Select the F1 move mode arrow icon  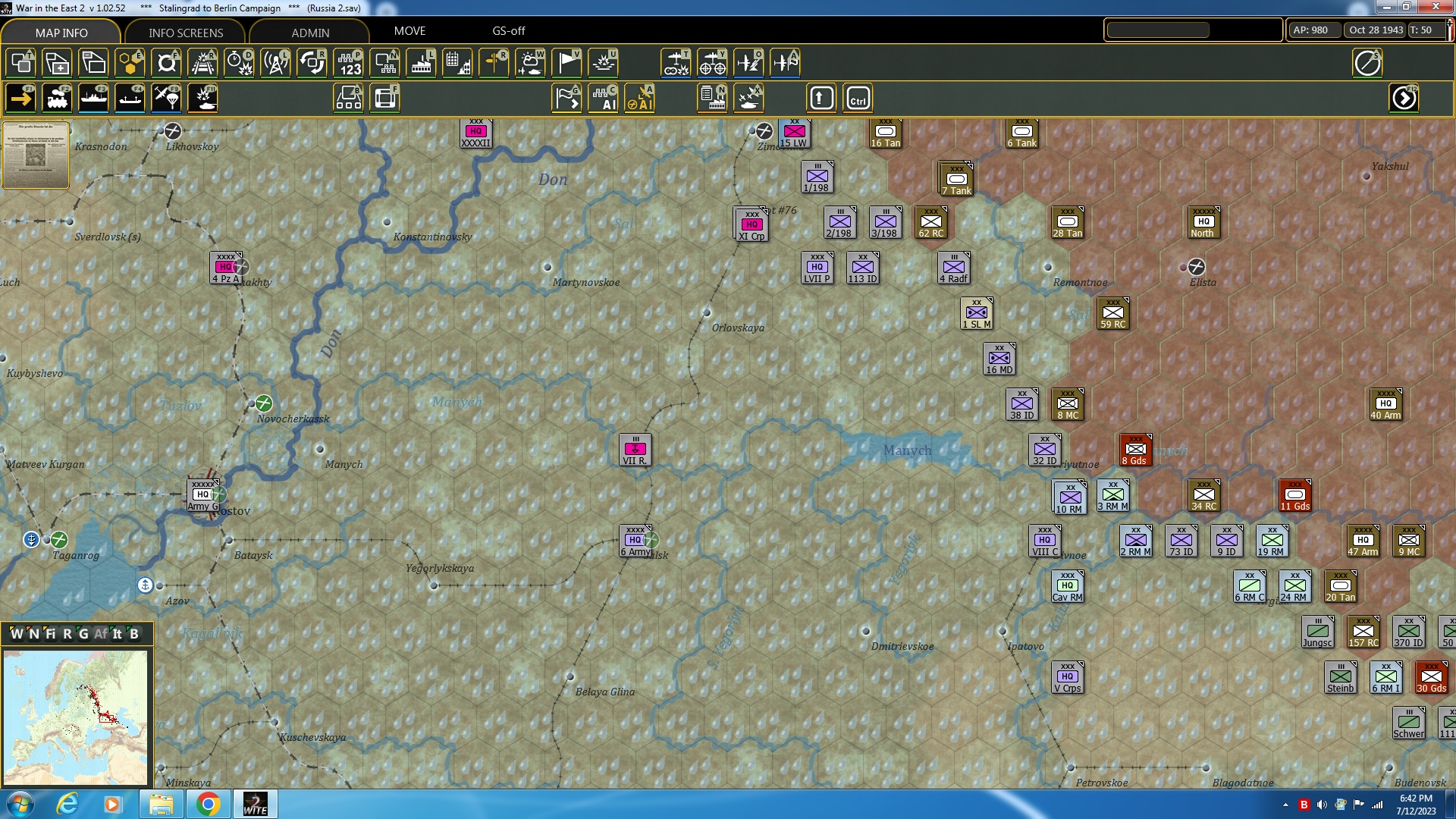coord(20,98)
